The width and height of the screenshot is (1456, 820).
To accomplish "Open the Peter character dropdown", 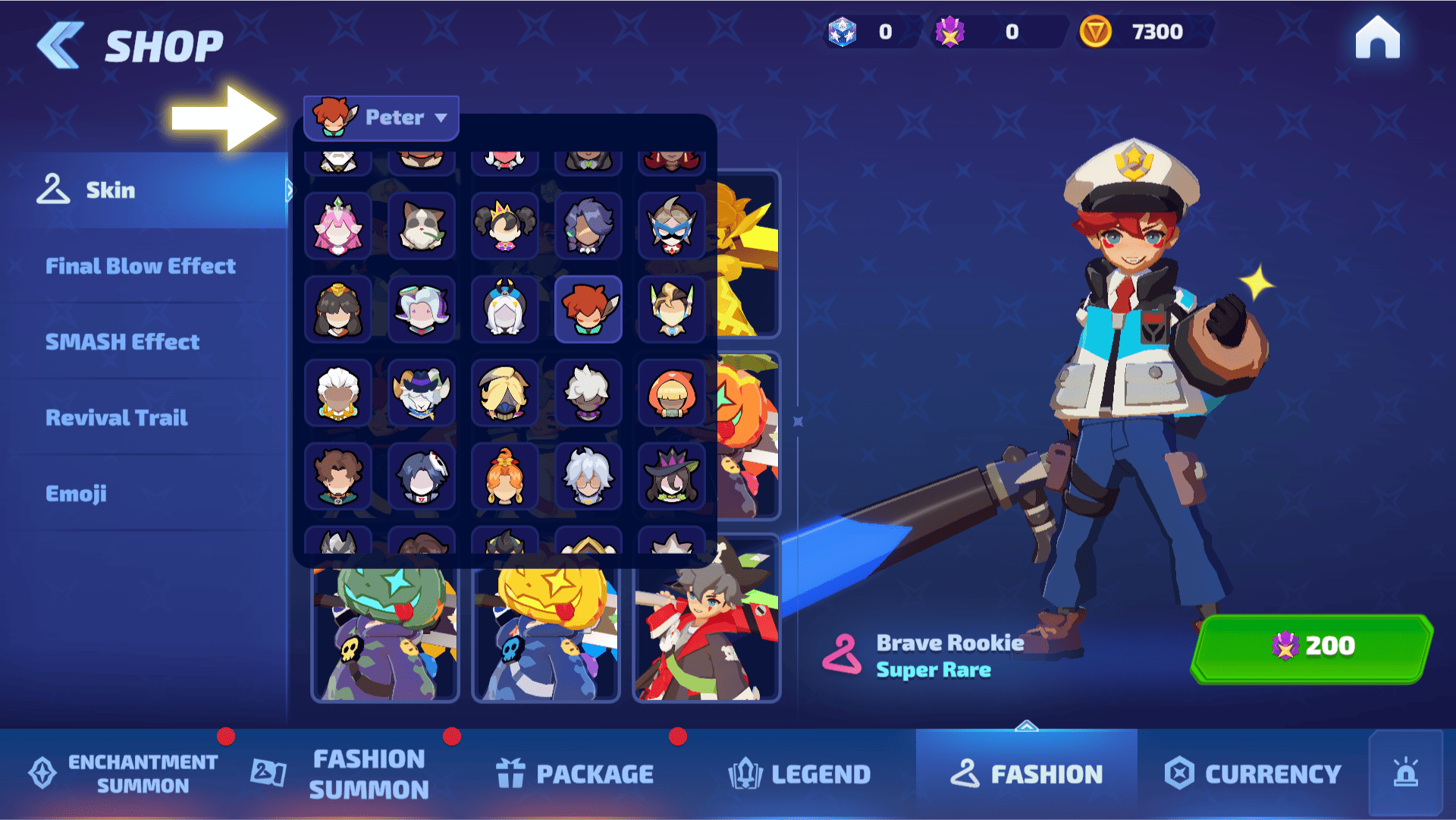I will [381, 118].
